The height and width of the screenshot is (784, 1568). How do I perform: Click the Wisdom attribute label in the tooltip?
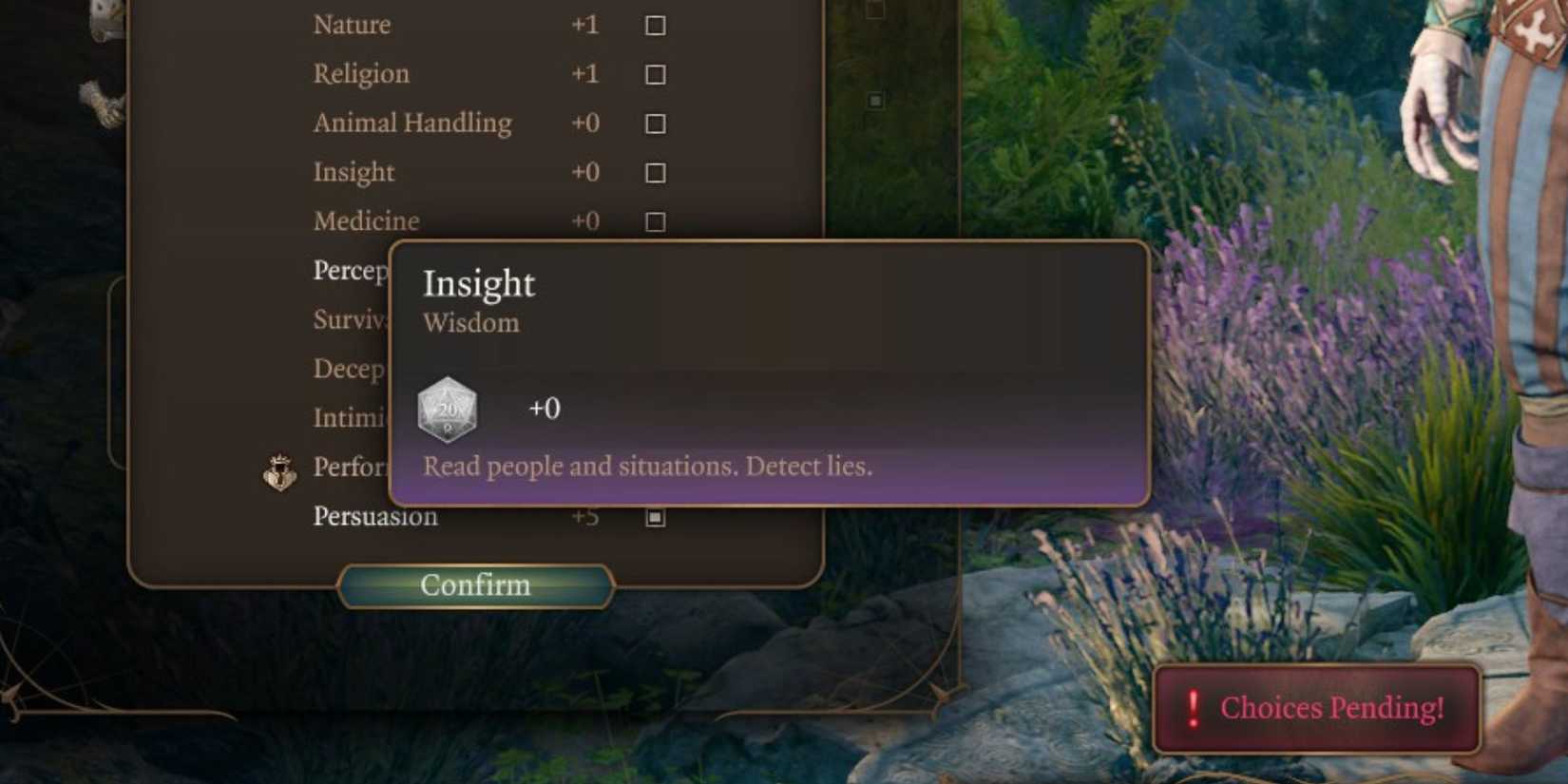(472, 323)
